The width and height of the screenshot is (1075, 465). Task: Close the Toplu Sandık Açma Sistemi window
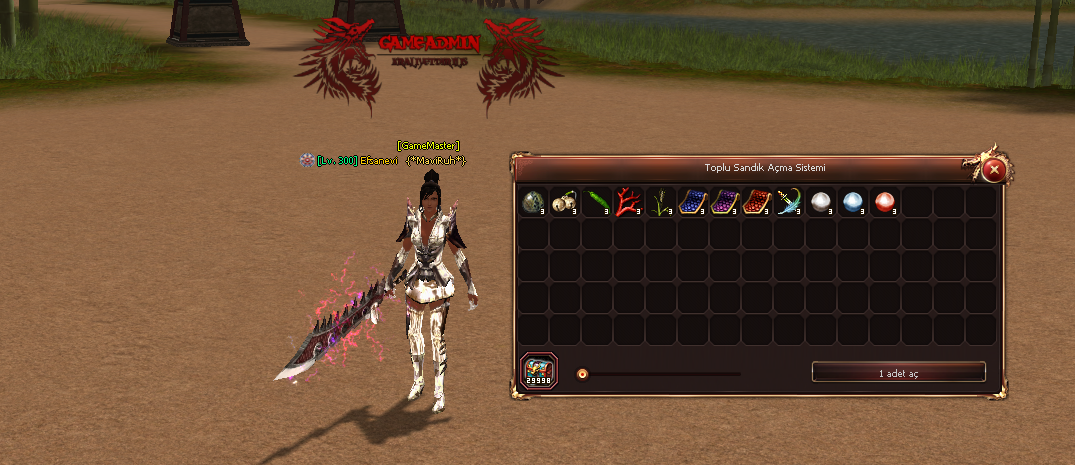(993, 169)
